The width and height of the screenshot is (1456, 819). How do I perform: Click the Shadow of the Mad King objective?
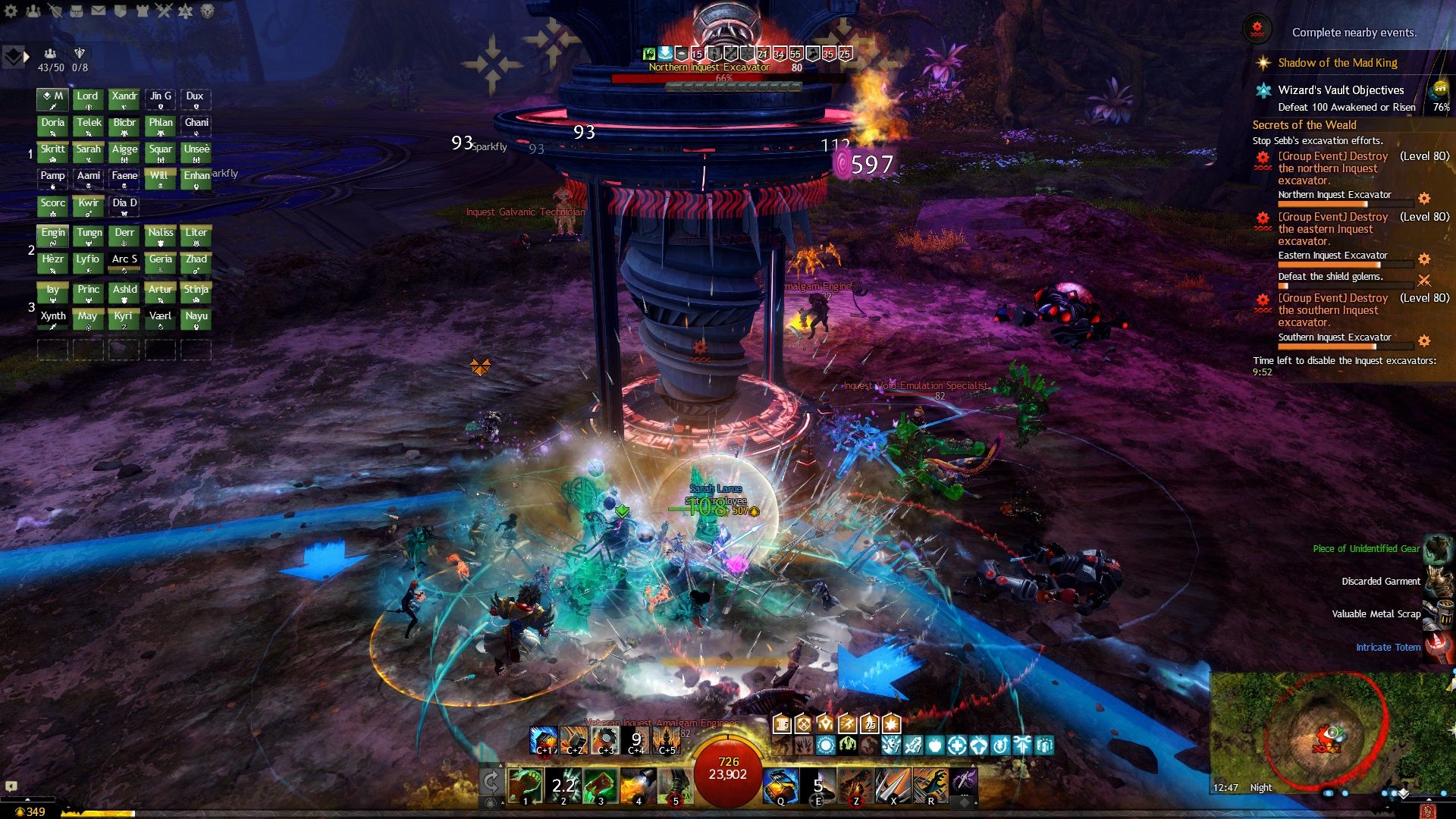[x=1337, y=63]
